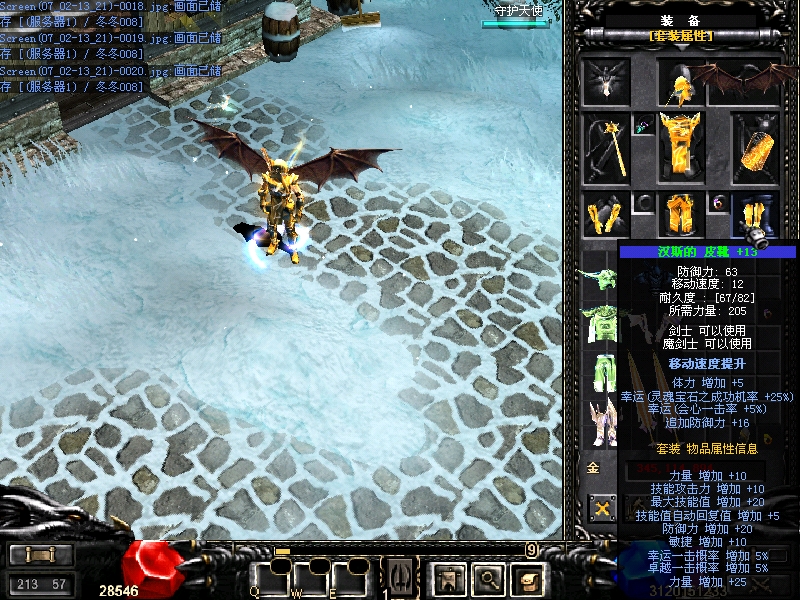The image size is (800, 600).
Task: Select the active skill slot with the trident icon
Action: pyautogui.click(x=400, y=577)
